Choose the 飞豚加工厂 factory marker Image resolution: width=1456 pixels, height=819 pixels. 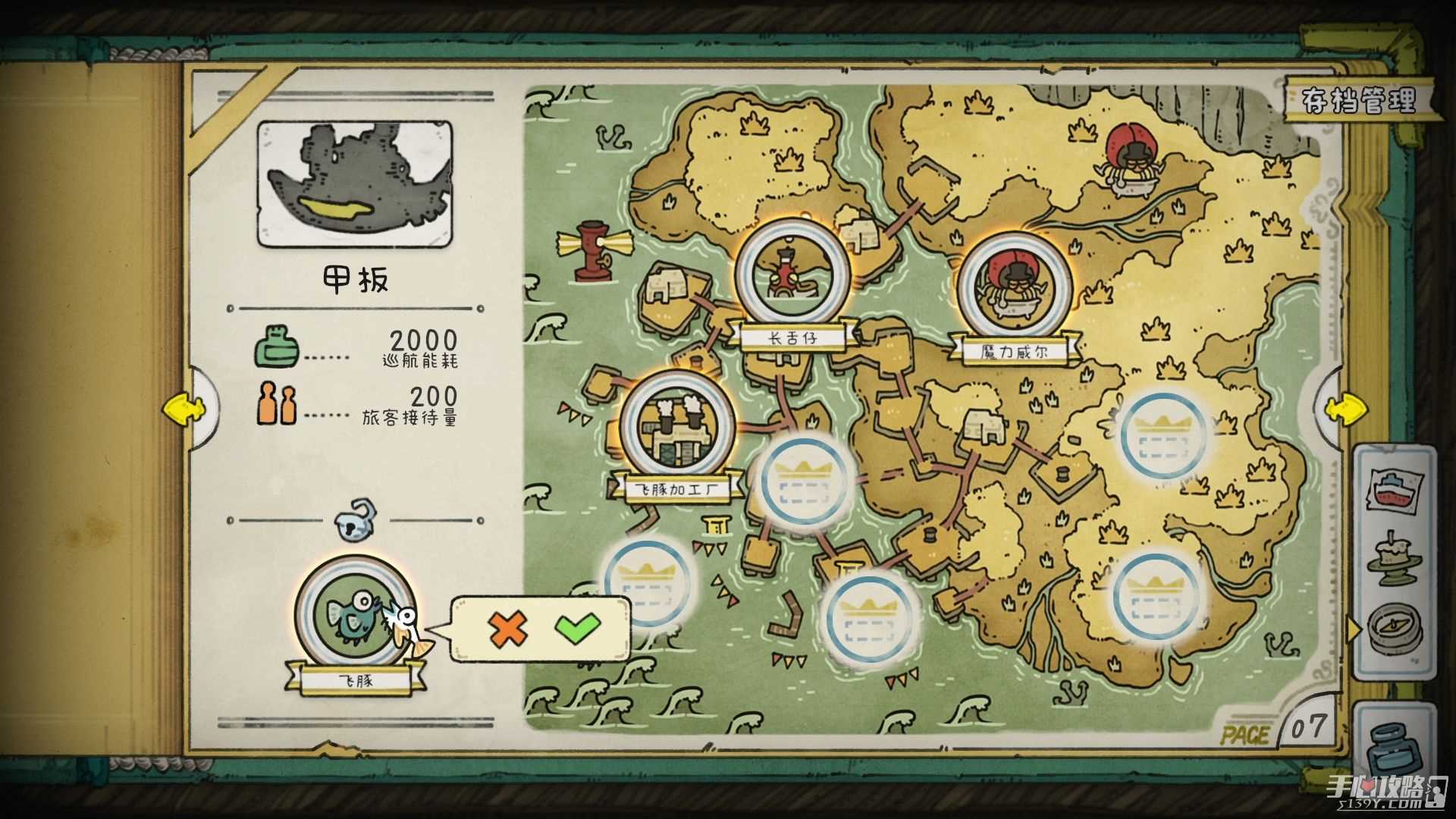tap(677, 427)
